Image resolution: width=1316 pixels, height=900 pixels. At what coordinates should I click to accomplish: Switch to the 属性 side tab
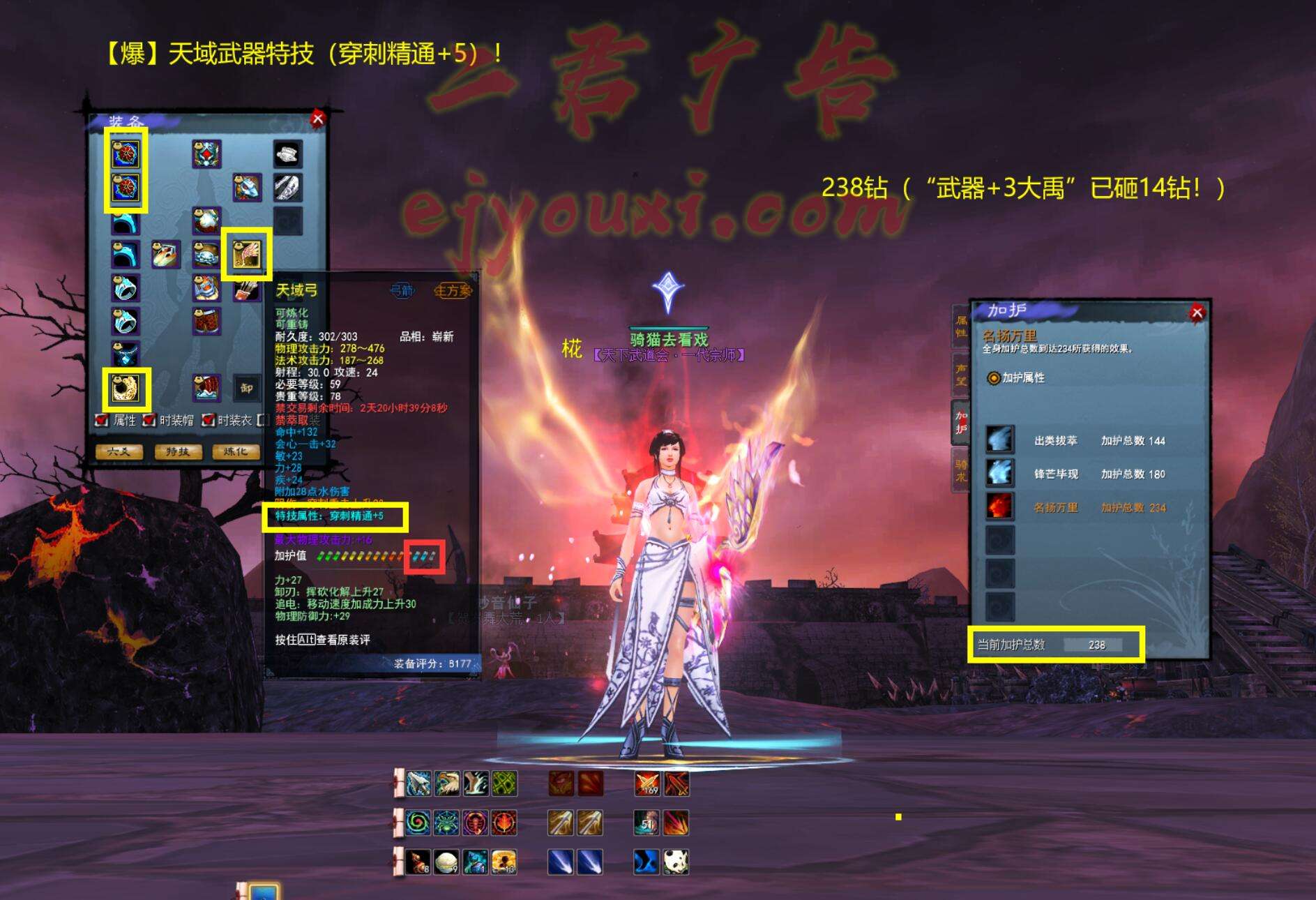click(961, 326)
